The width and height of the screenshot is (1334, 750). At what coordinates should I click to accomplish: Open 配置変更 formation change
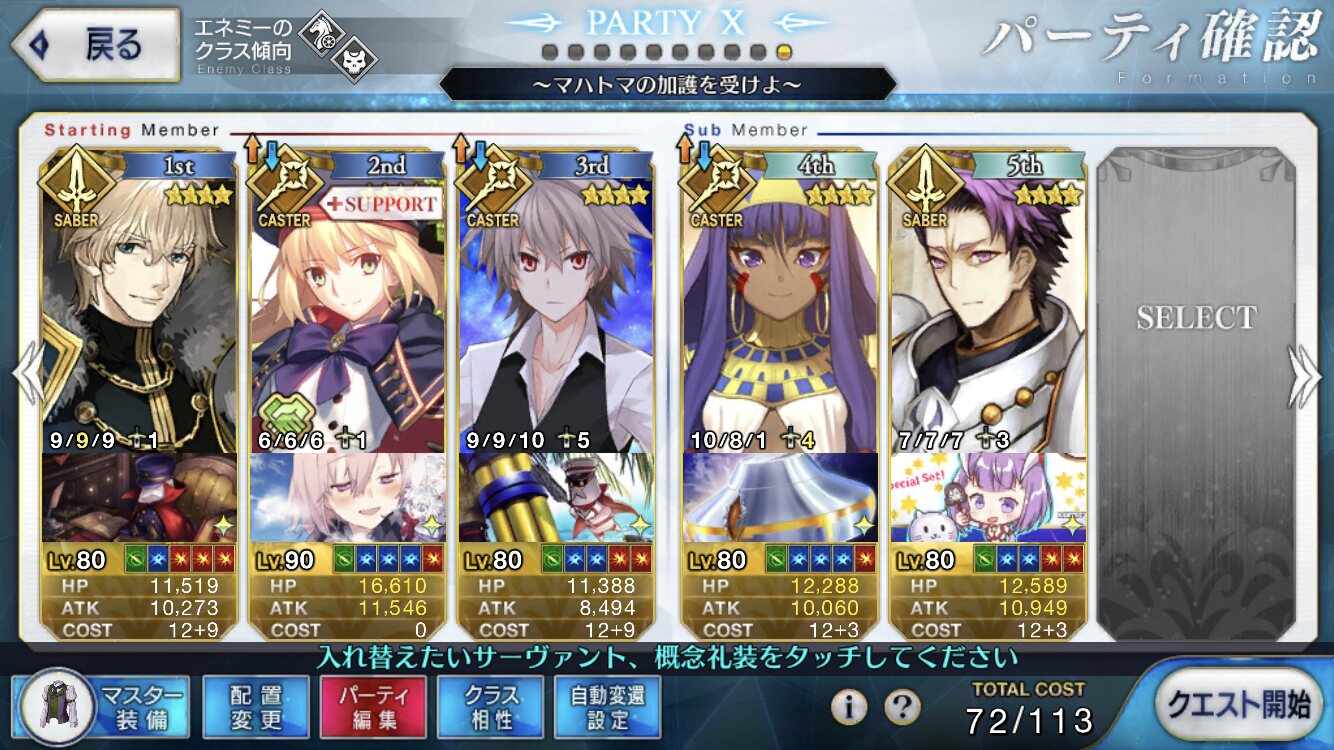click(256, 705)
